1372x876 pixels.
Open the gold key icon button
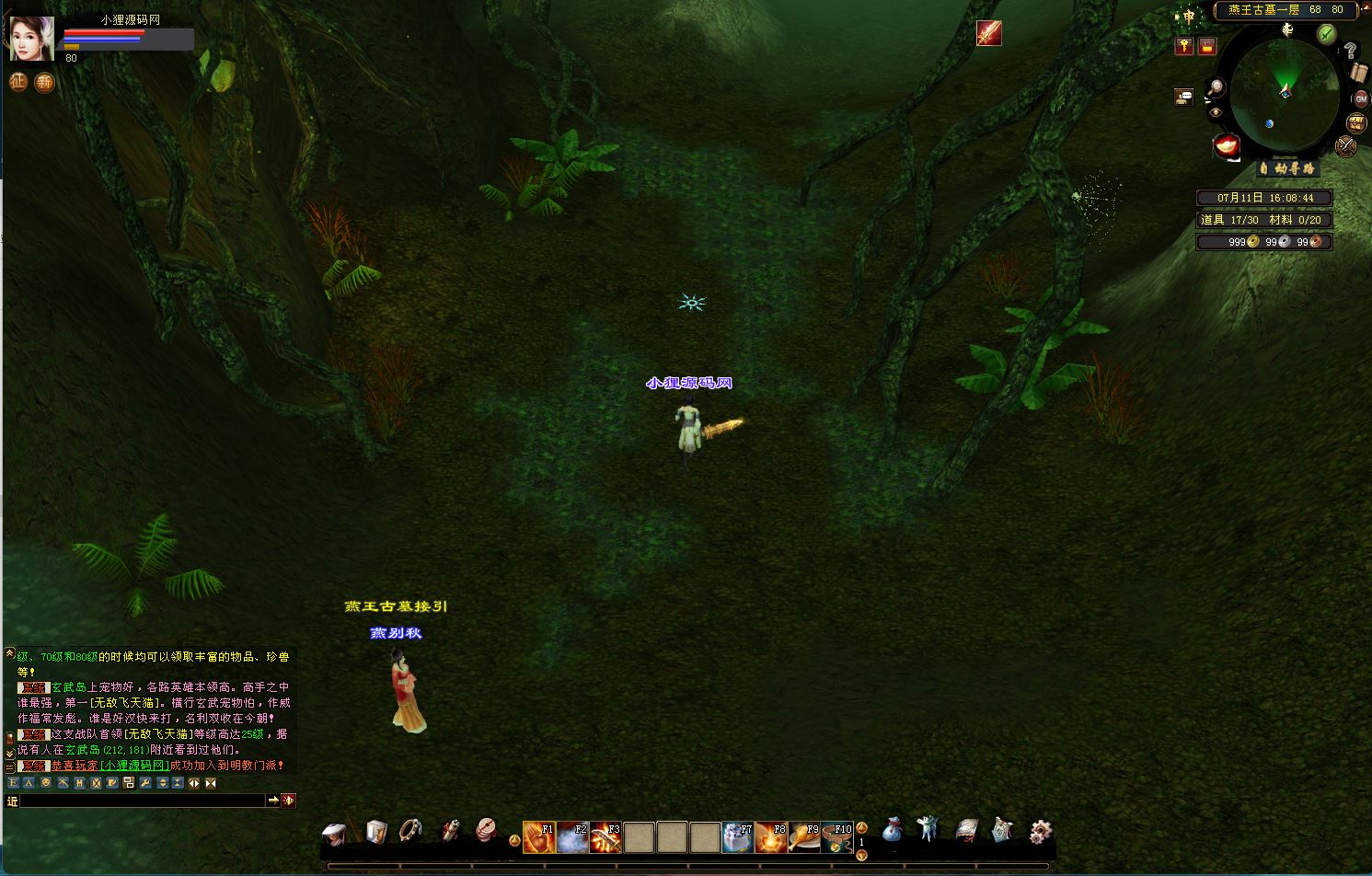tap(1184, 46)
